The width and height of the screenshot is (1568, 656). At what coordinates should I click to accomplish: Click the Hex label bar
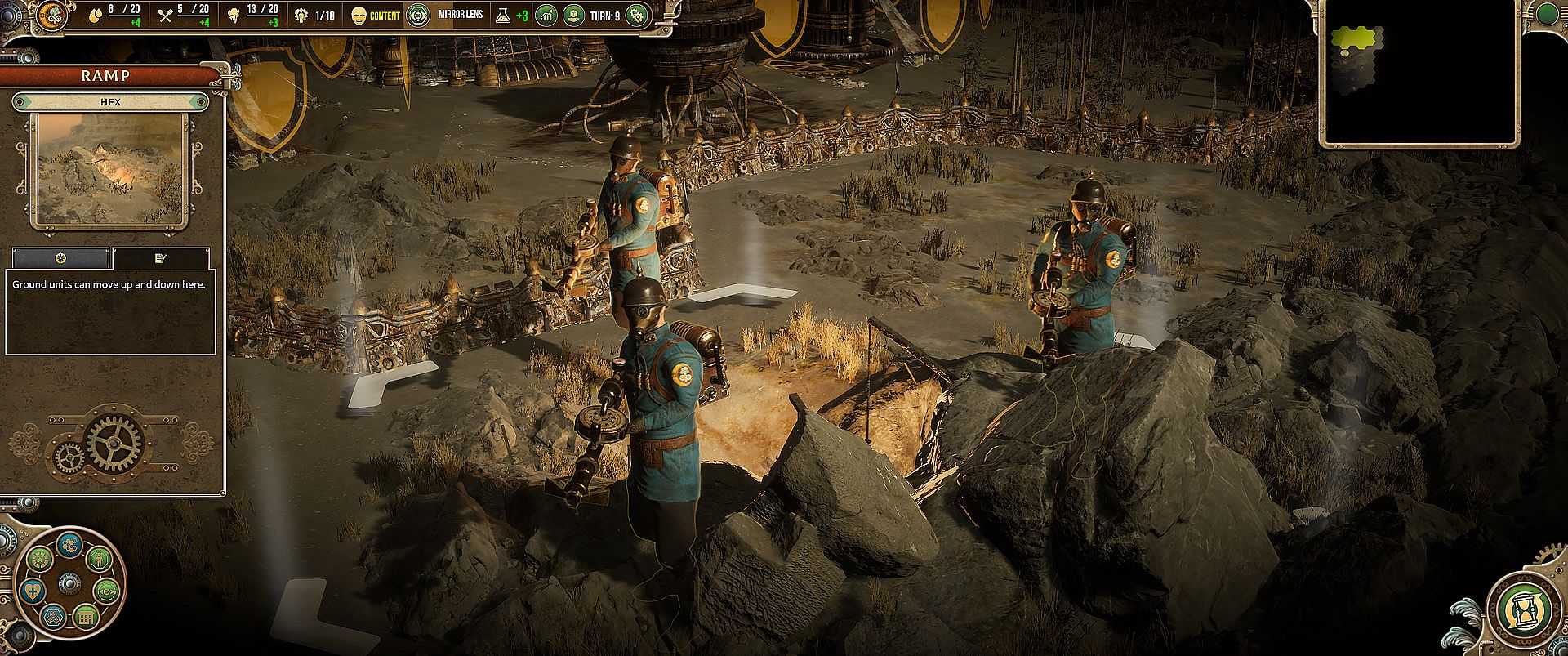click(x=110, y=102)
